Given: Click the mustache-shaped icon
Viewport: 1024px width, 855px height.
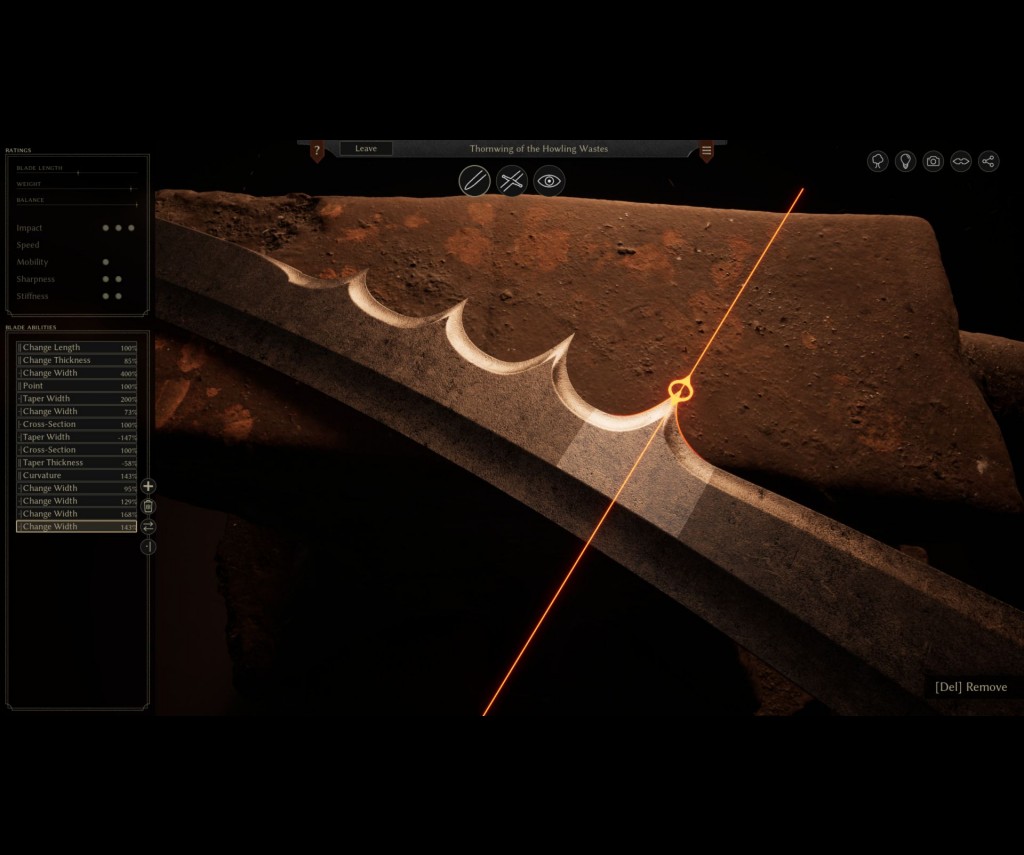Looking at the screenshot, I should pyautogui.click(x=961, y=161).
